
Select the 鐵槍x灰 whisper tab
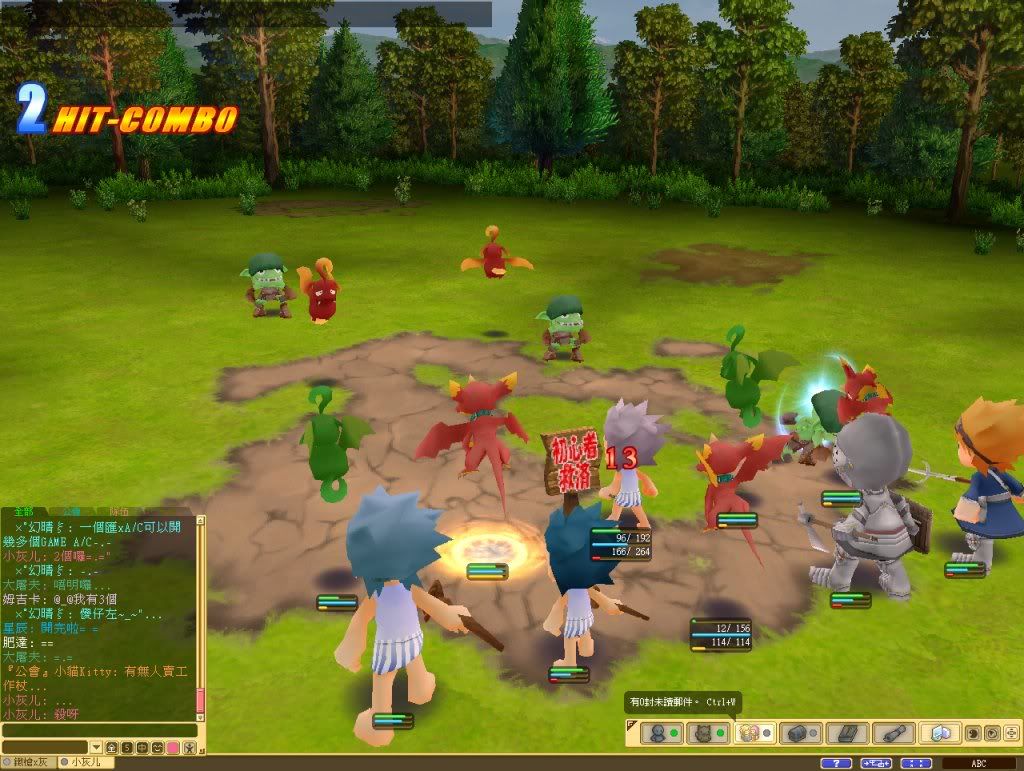click(30, 762)
